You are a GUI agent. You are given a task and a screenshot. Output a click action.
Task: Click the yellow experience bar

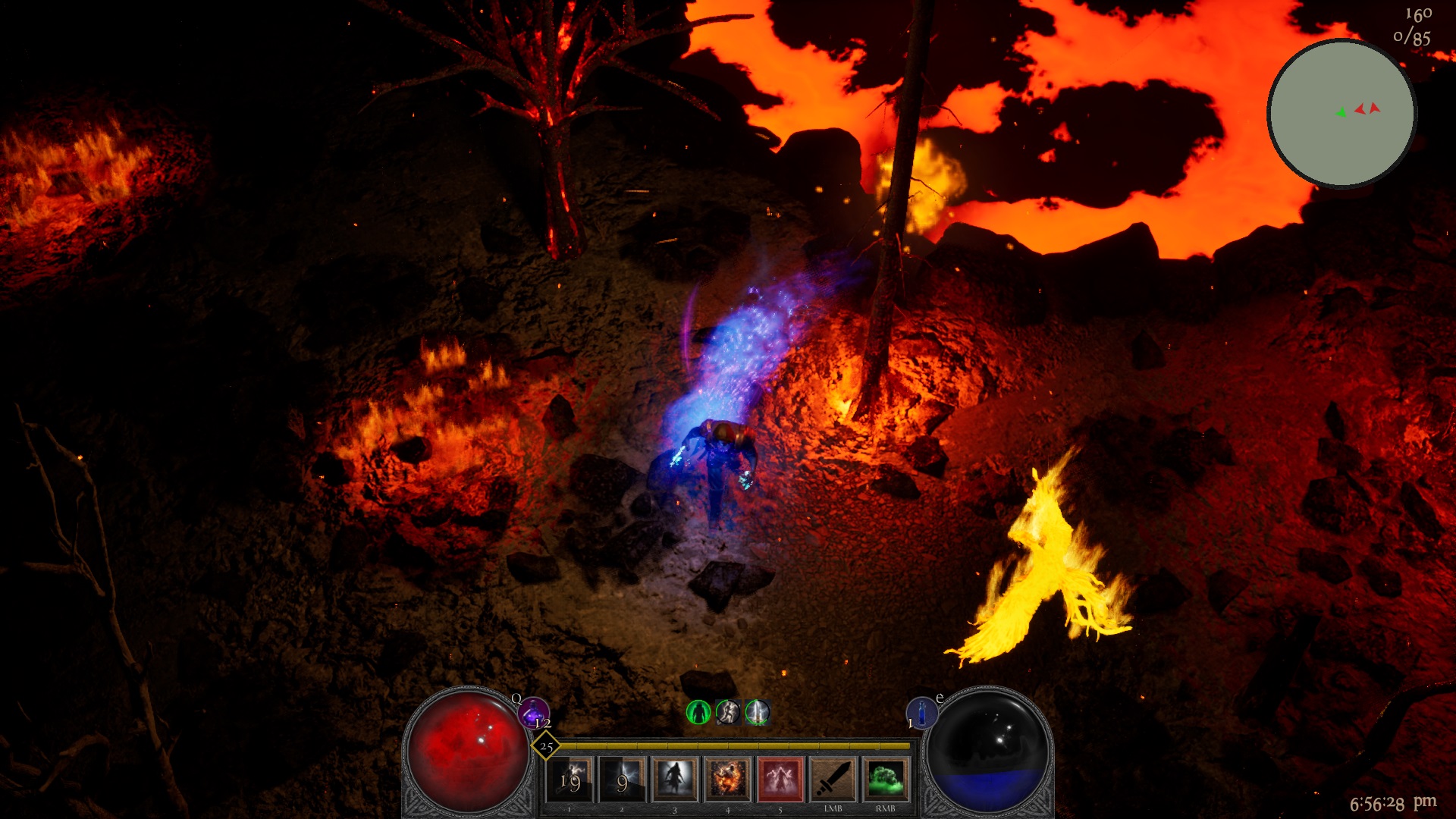pyautogui.click(x=728, y=746)
